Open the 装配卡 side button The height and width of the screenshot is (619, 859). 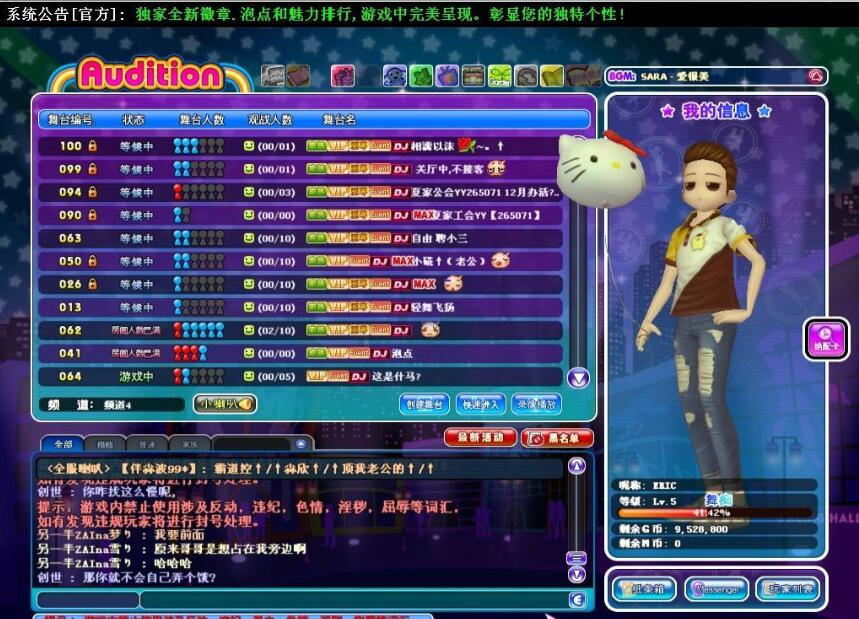click(826, 339)
